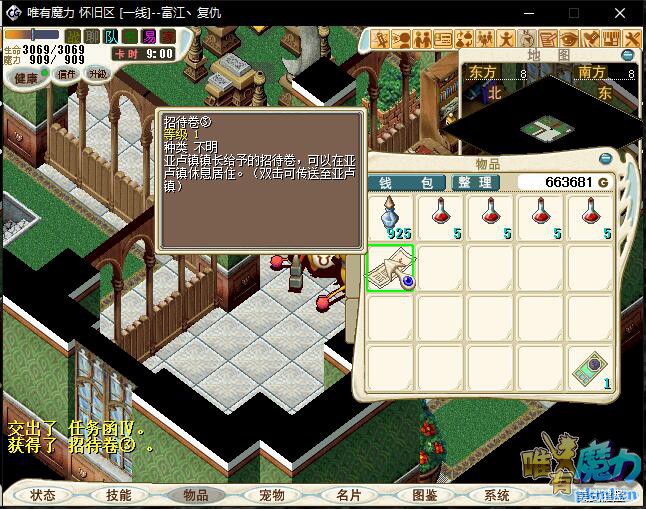
Task: Close the game window
Action: pyautogui.click(x=622, y=13)
